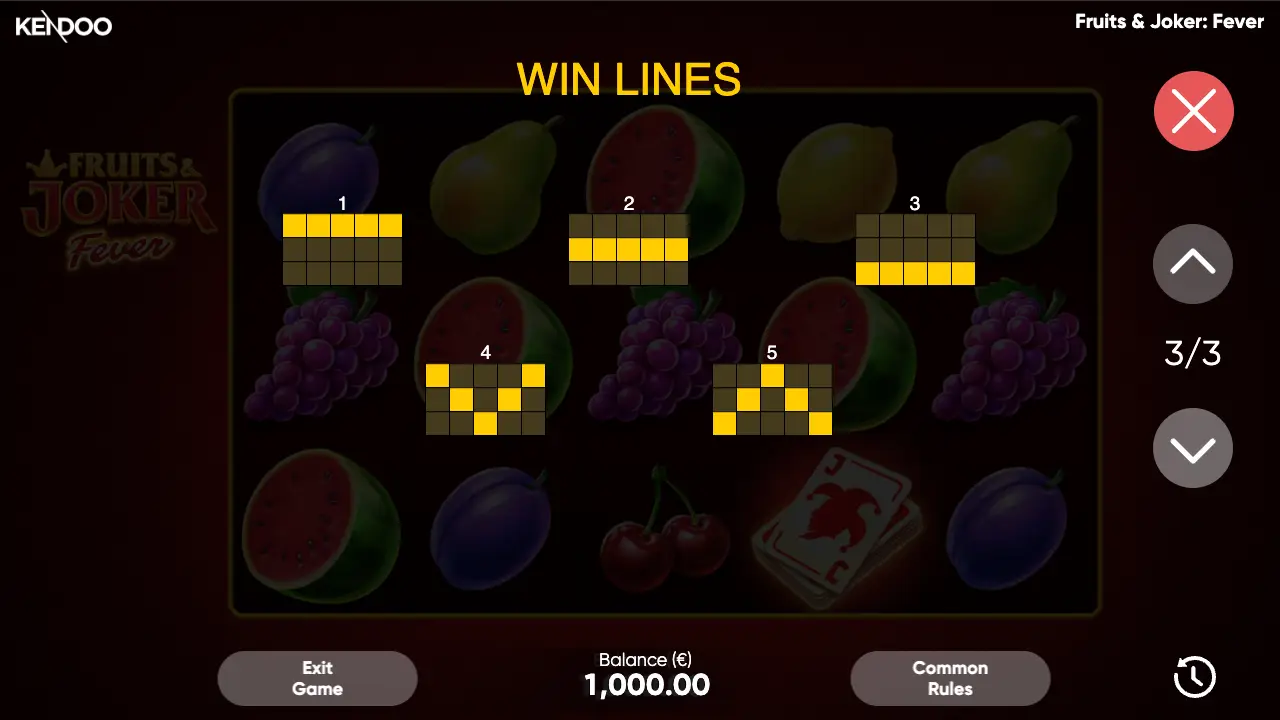The image size is (1280, 720).
Task: Click the Balance amount display
Action: [646, 684]
